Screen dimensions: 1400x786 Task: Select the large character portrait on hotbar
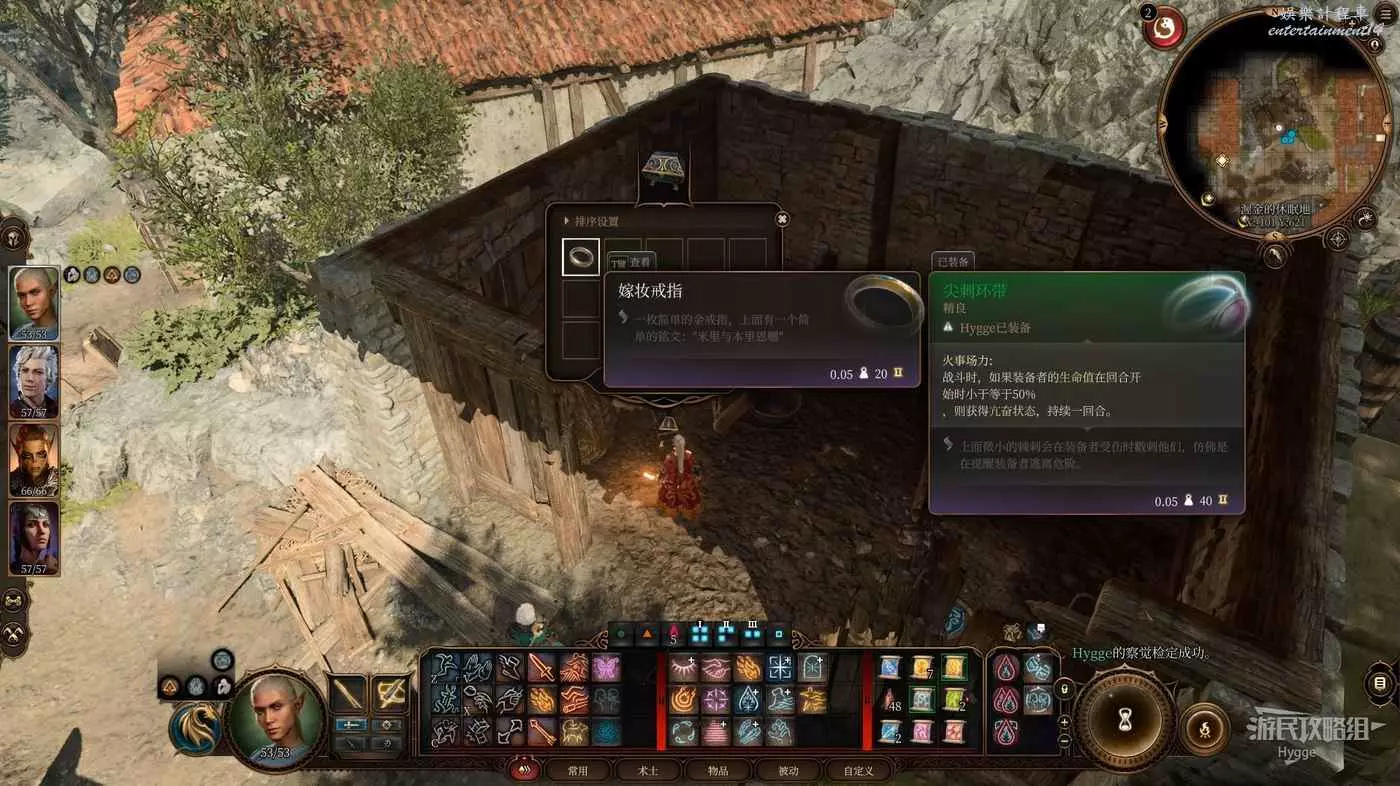pyautogui.click(x=275, y=717)
